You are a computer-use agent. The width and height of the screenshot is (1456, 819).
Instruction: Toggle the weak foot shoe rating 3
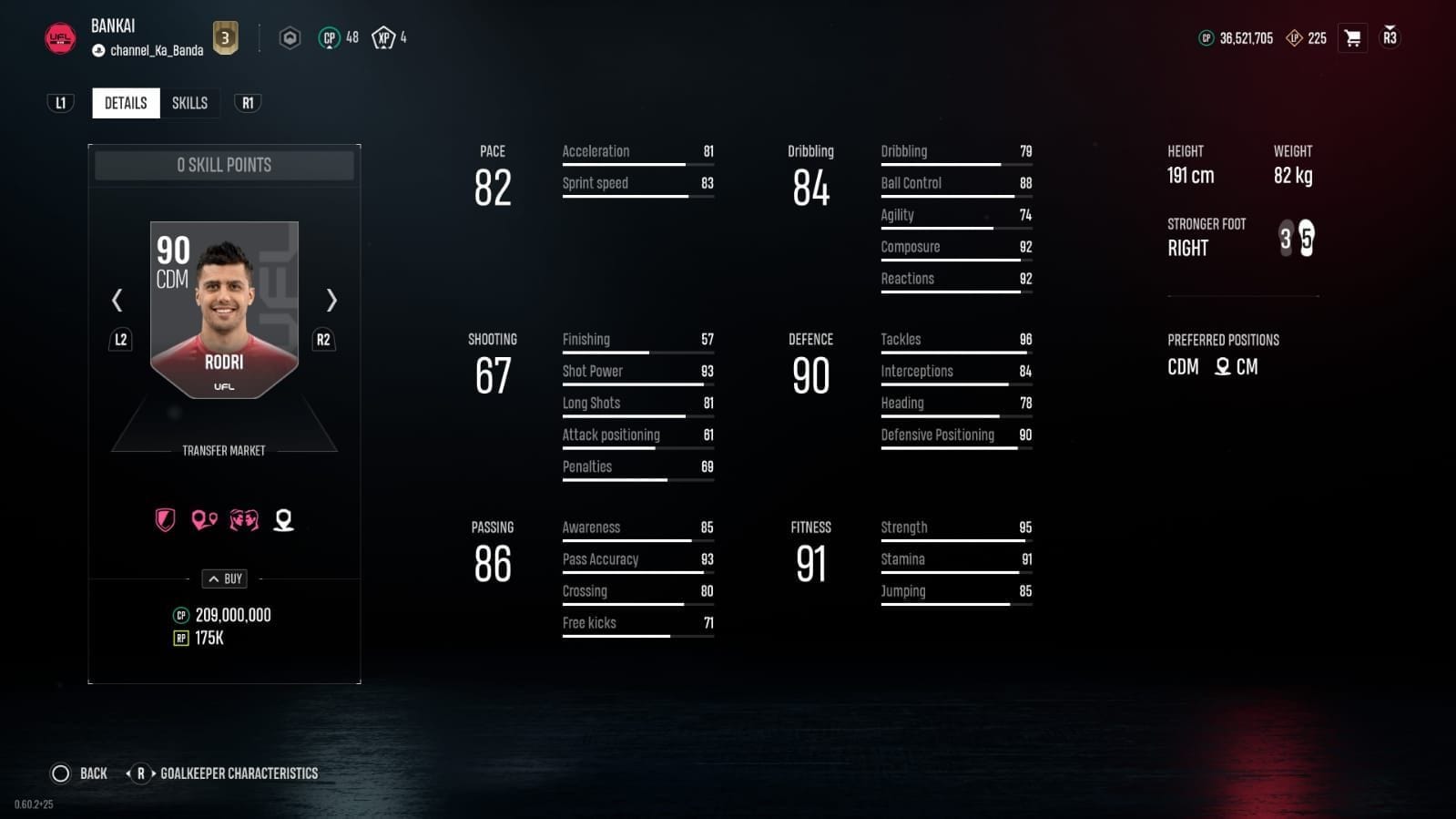(x=1287, y=239)
